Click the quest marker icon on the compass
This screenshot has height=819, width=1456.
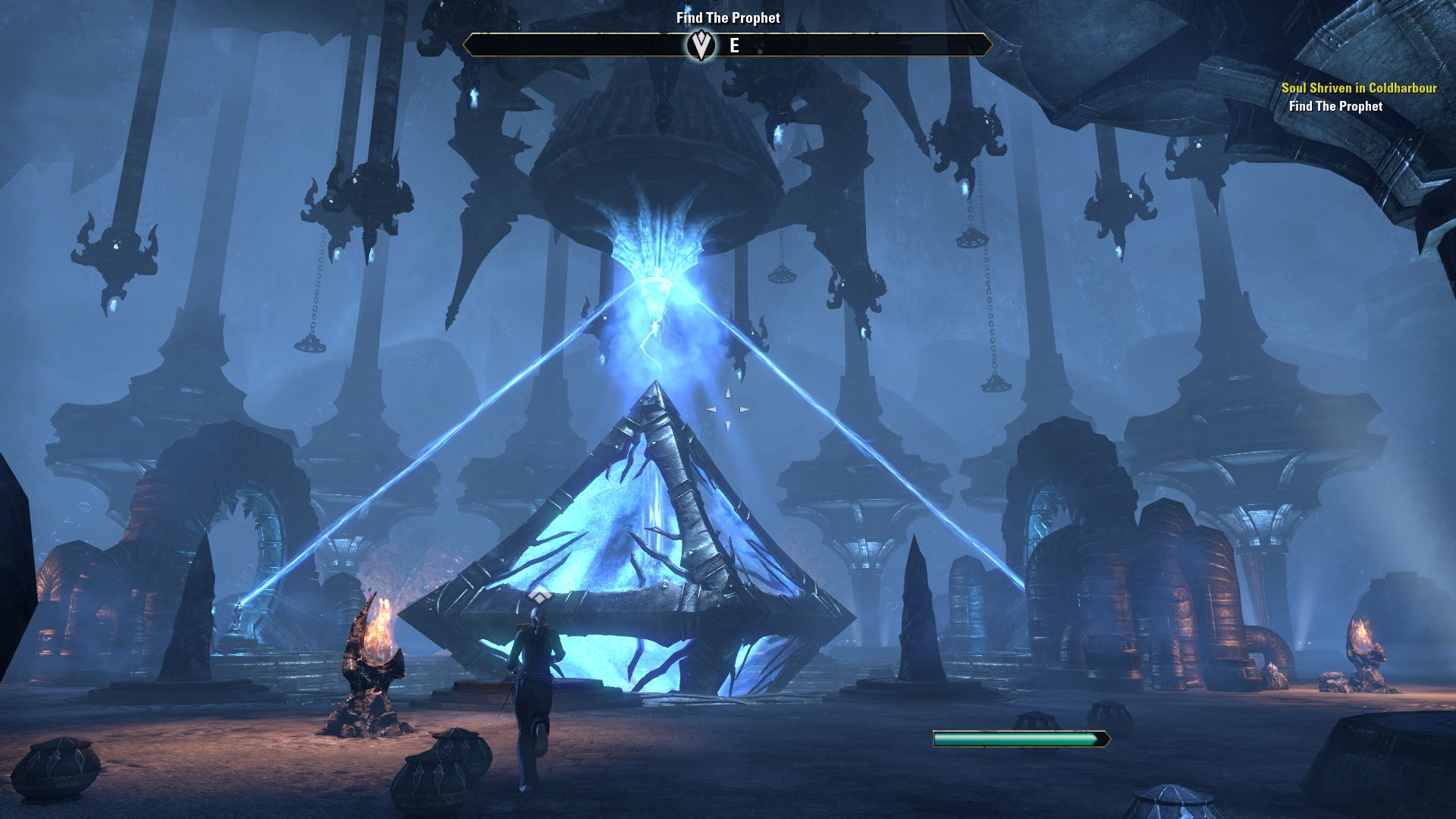click(701, 45)
